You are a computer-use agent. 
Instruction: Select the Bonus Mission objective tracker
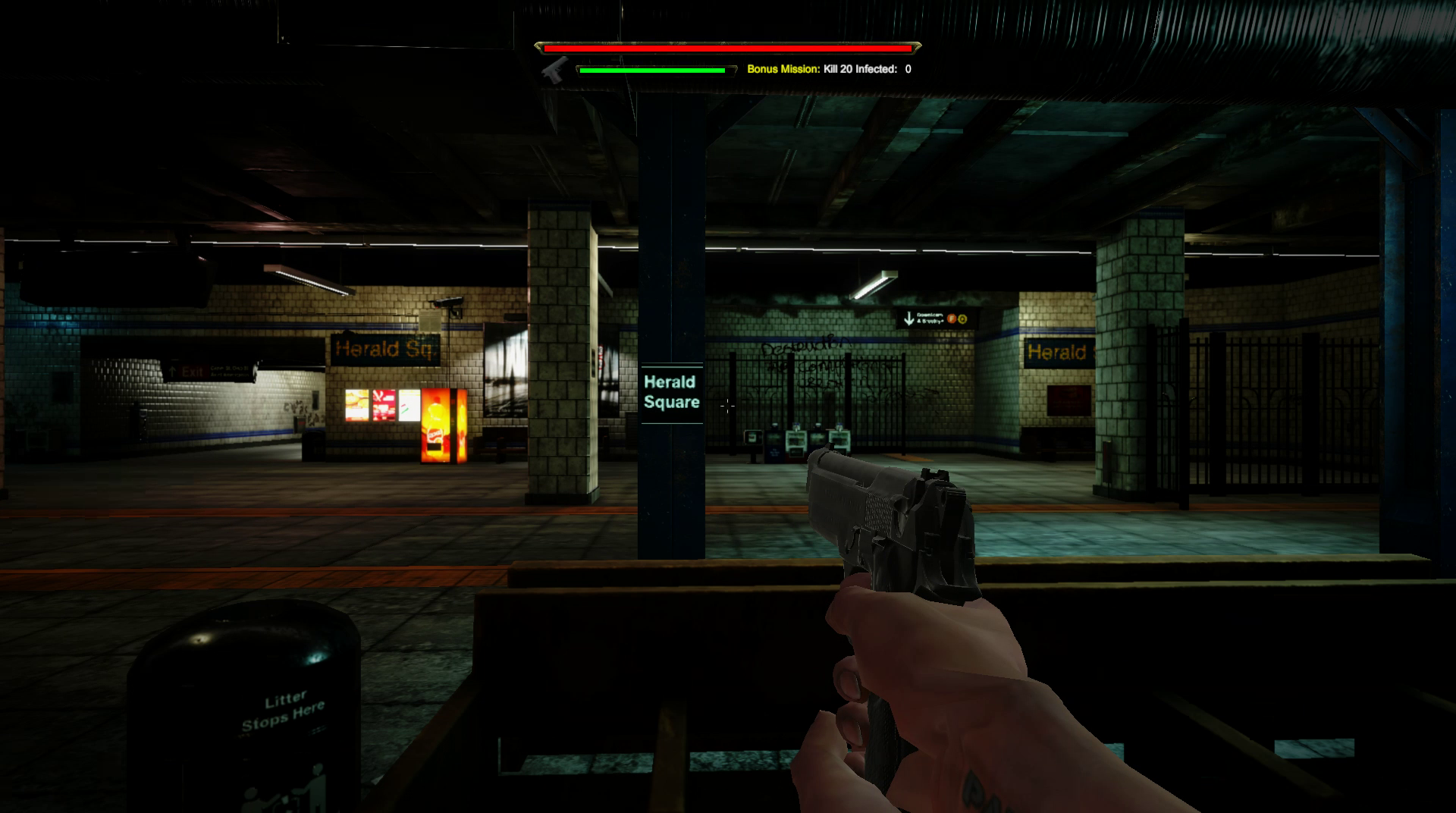click(828, 69)
